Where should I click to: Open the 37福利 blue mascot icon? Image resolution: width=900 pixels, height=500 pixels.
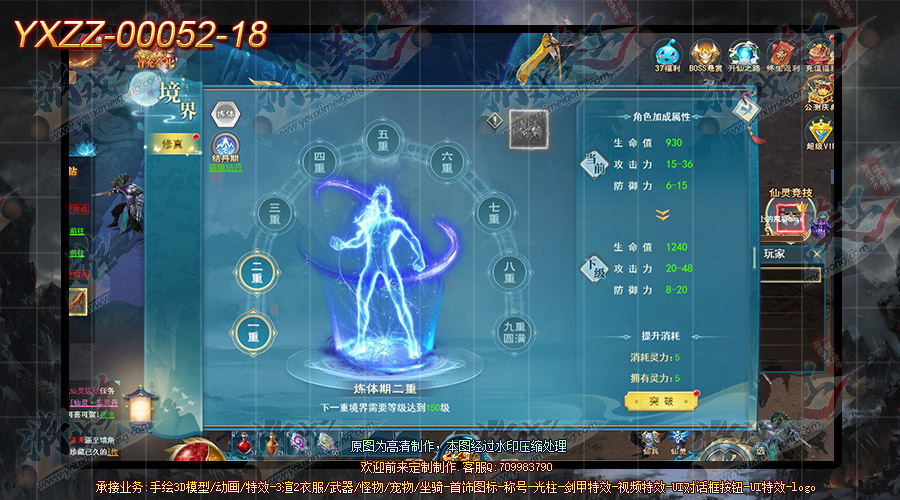click(667, 55)
